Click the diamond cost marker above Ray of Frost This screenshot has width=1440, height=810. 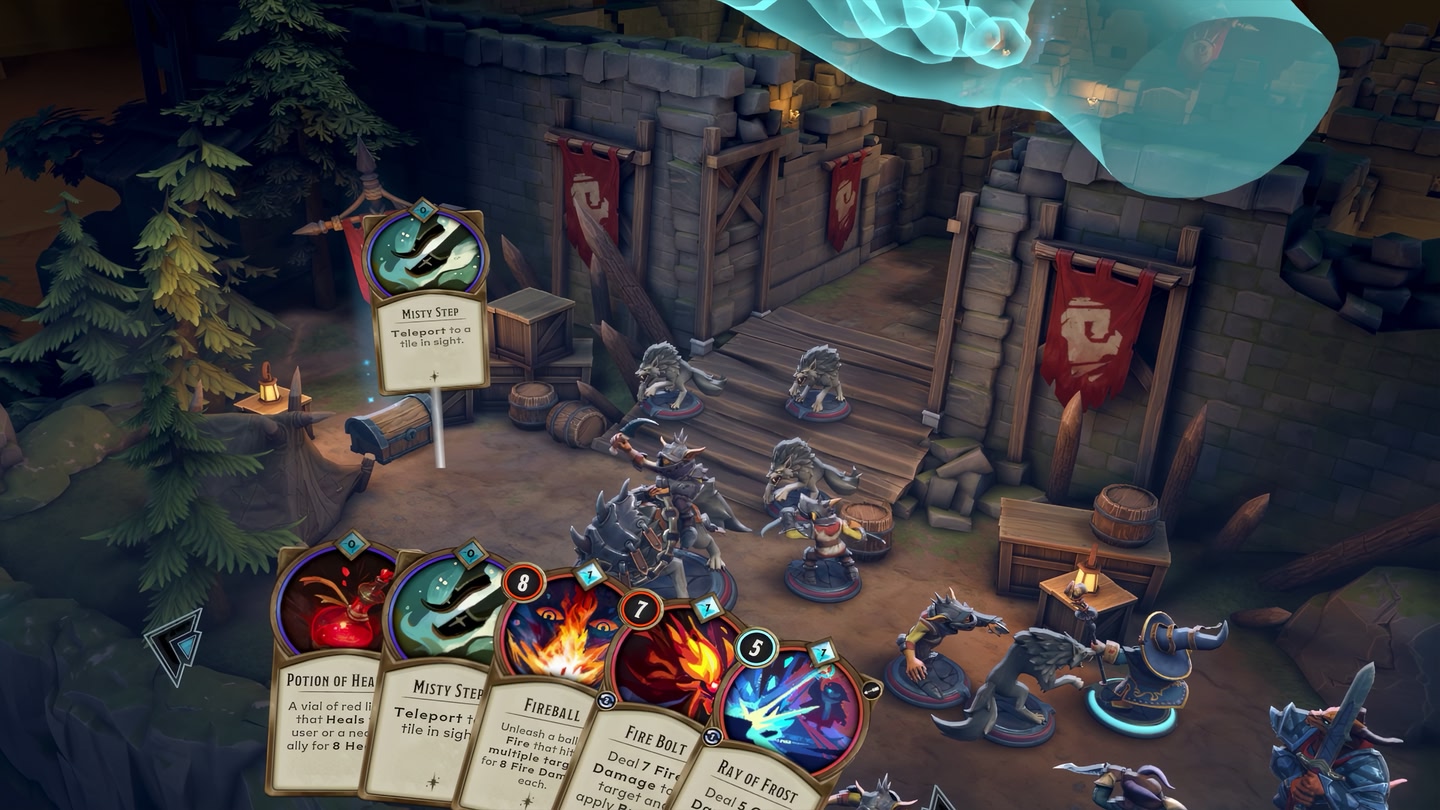coord(820,649)
